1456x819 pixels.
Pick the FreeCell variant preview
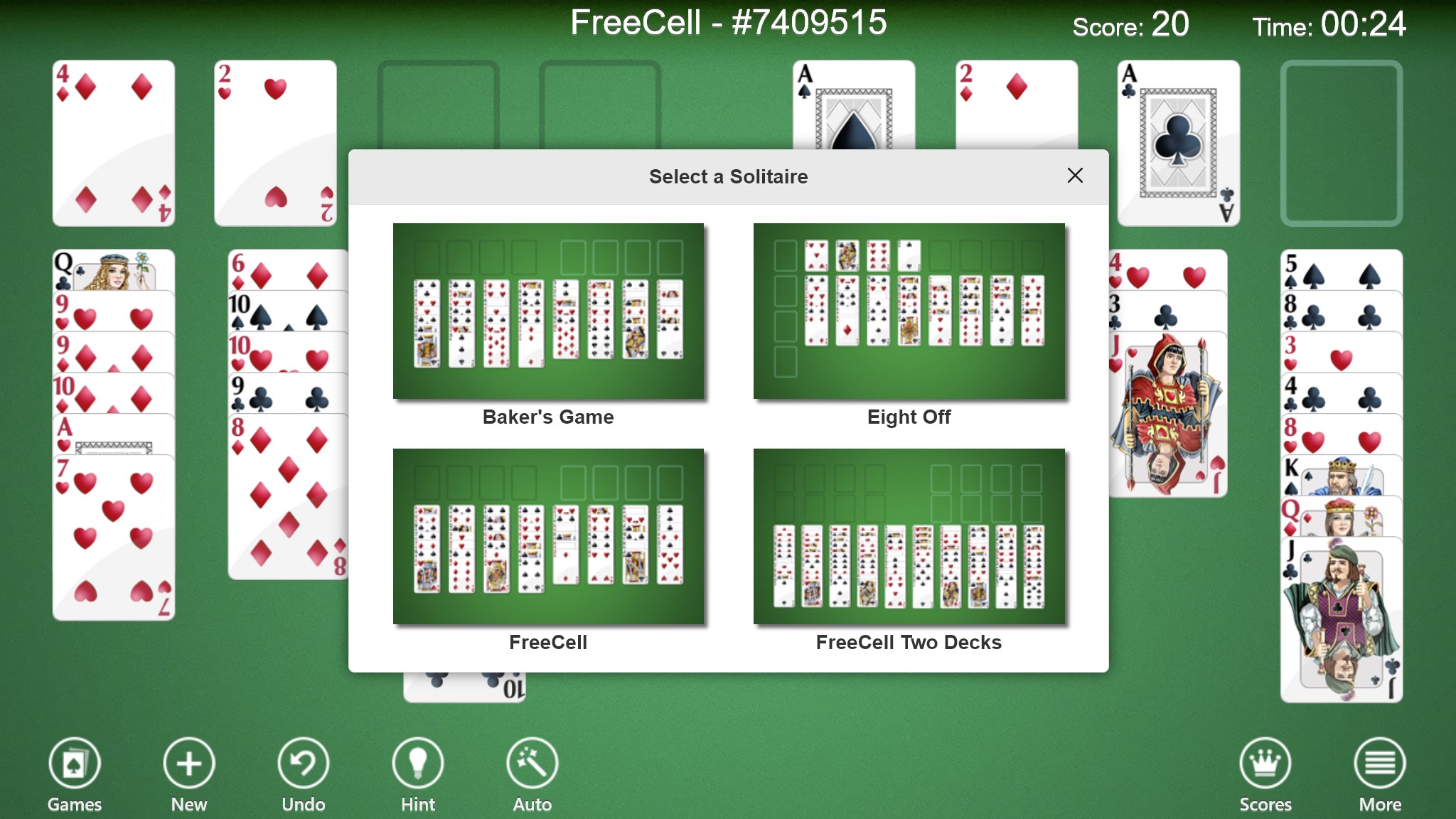[x=548, y=538]
